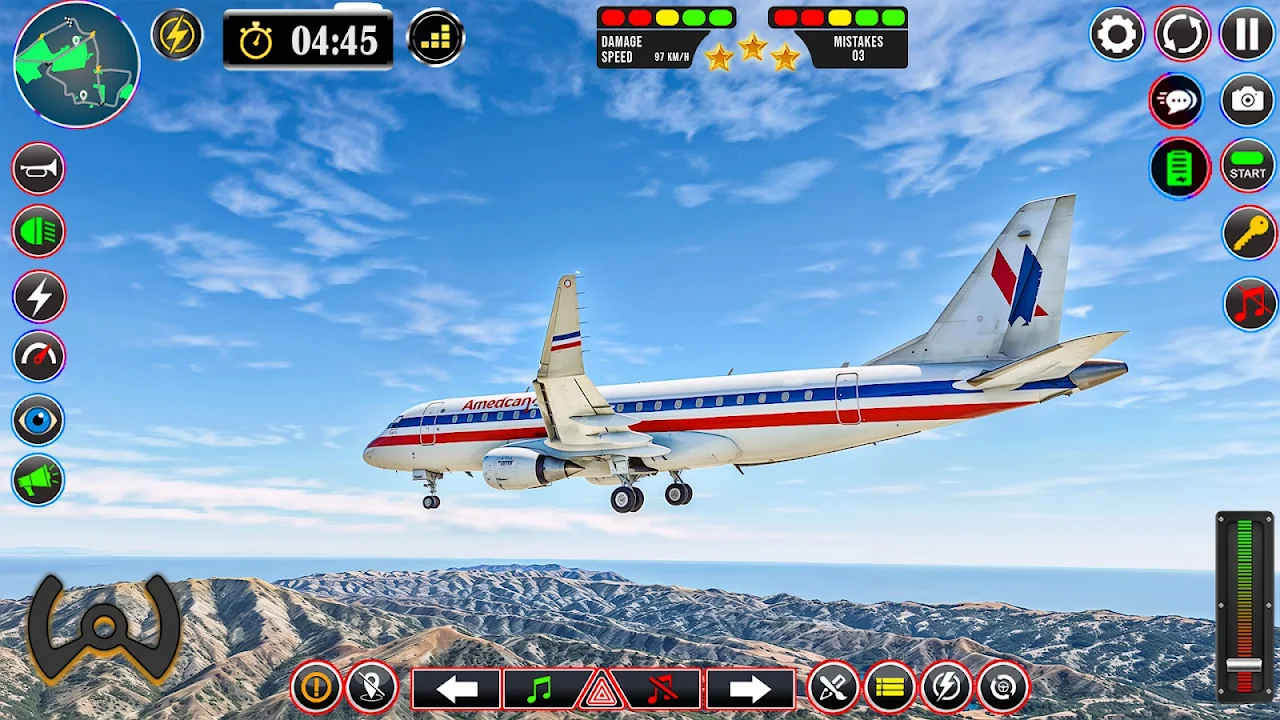Click the orange exclamation warning icon
The image size is (1280, 720).
pyautogui.click(x=316, y=688)
